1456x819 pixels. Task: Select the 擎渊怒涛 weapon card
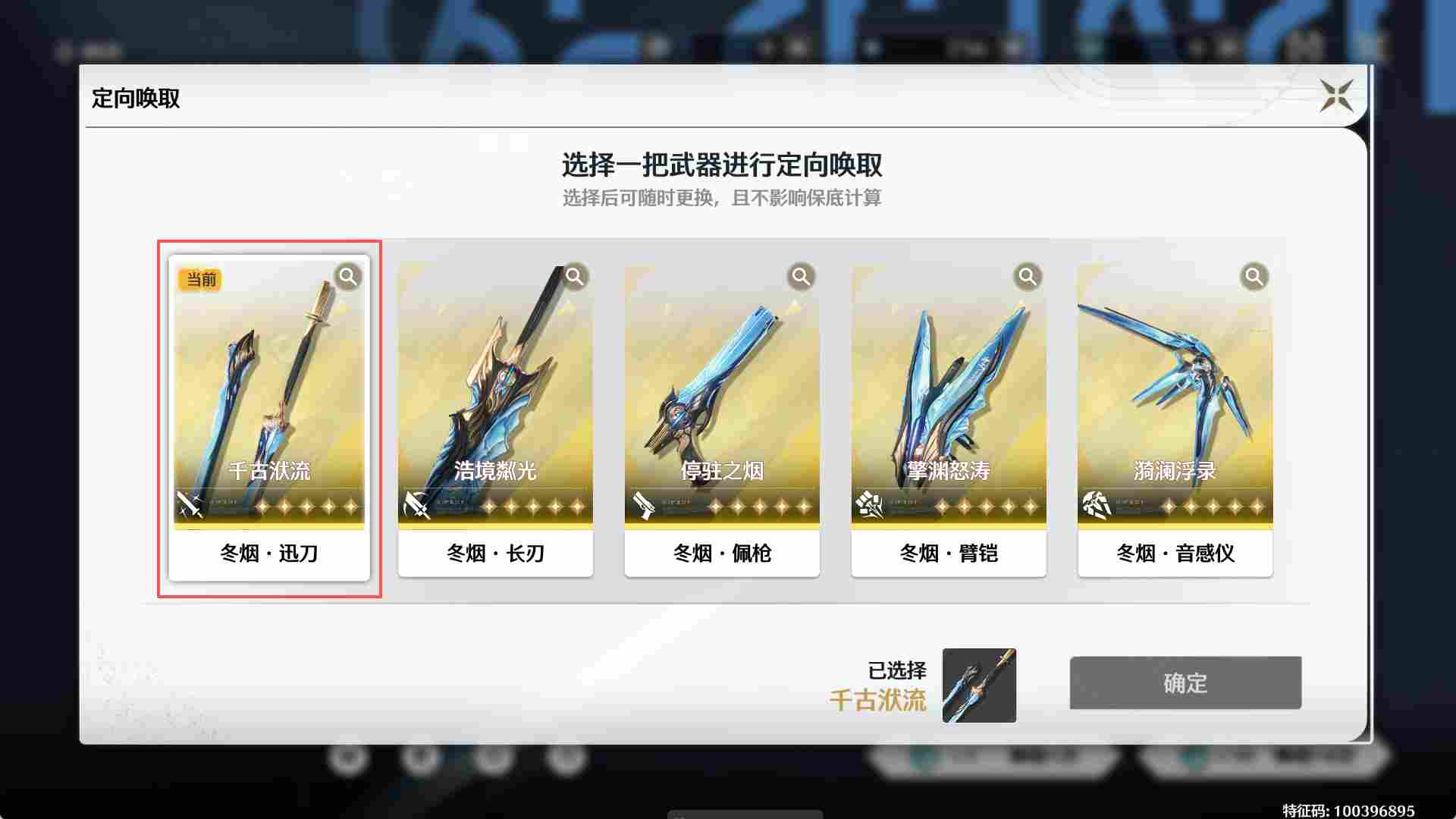pos(949,394)
